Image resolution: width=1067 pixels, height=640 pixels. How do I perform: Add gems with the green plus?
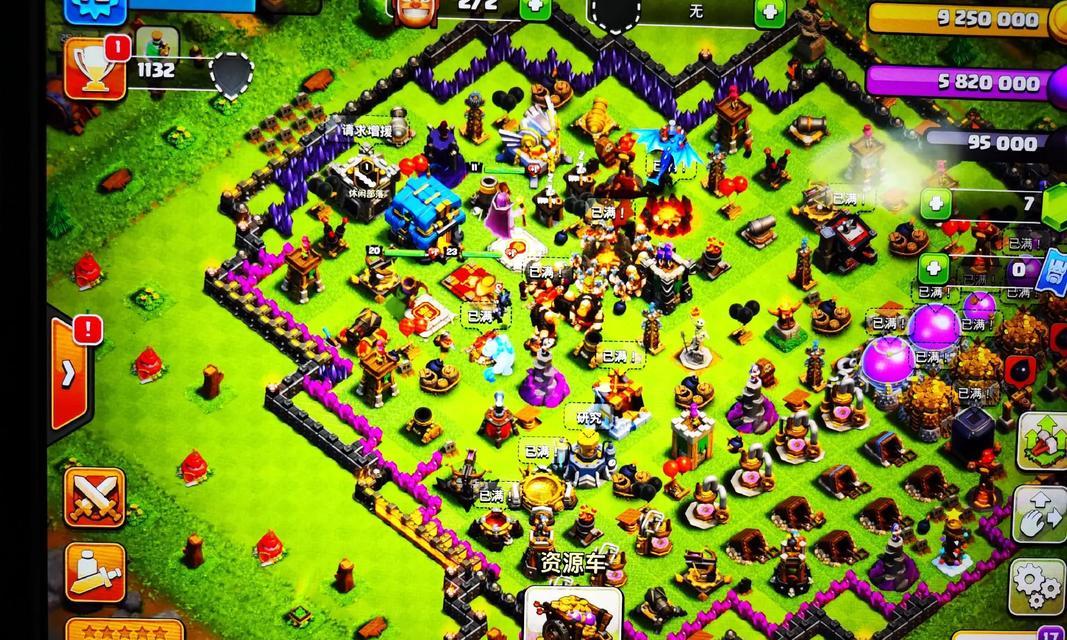(937, 204)
